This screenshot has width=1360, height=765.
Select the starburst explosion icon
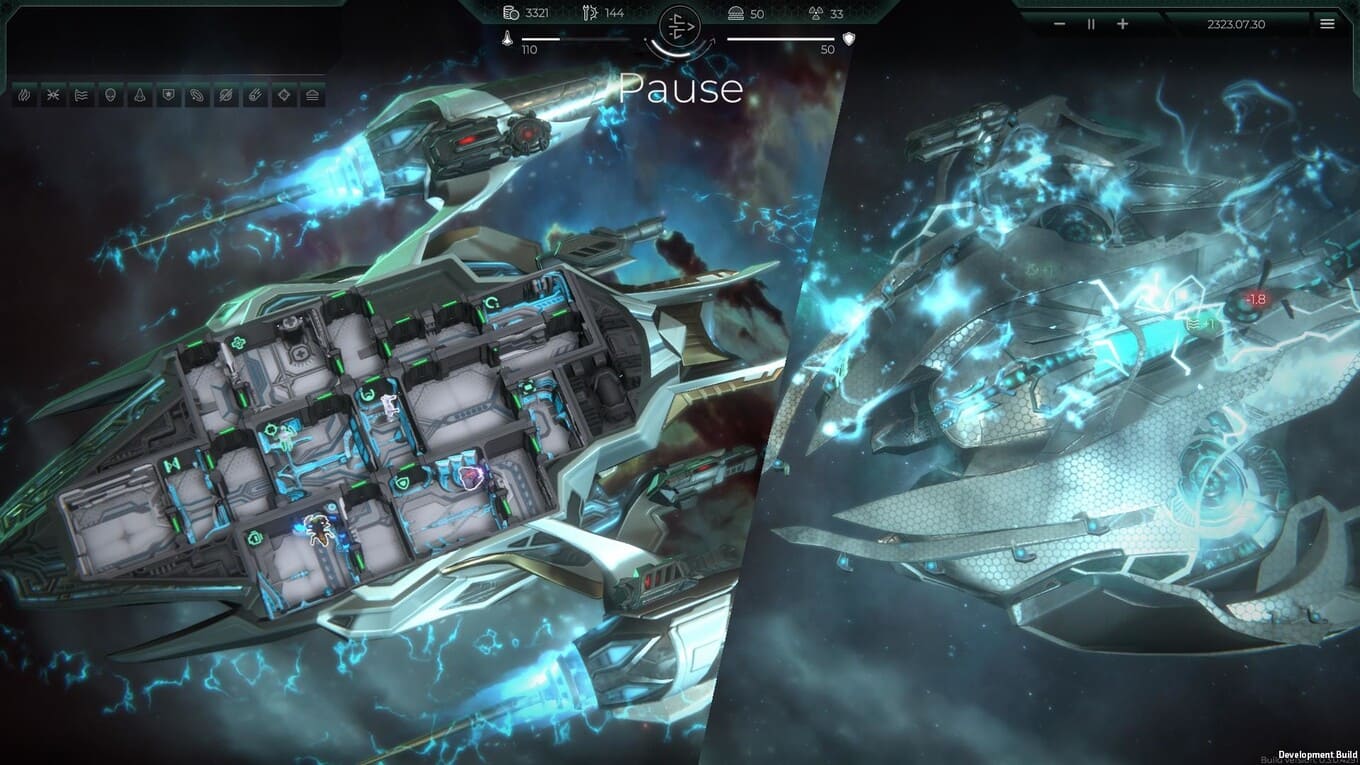point(53,96)
